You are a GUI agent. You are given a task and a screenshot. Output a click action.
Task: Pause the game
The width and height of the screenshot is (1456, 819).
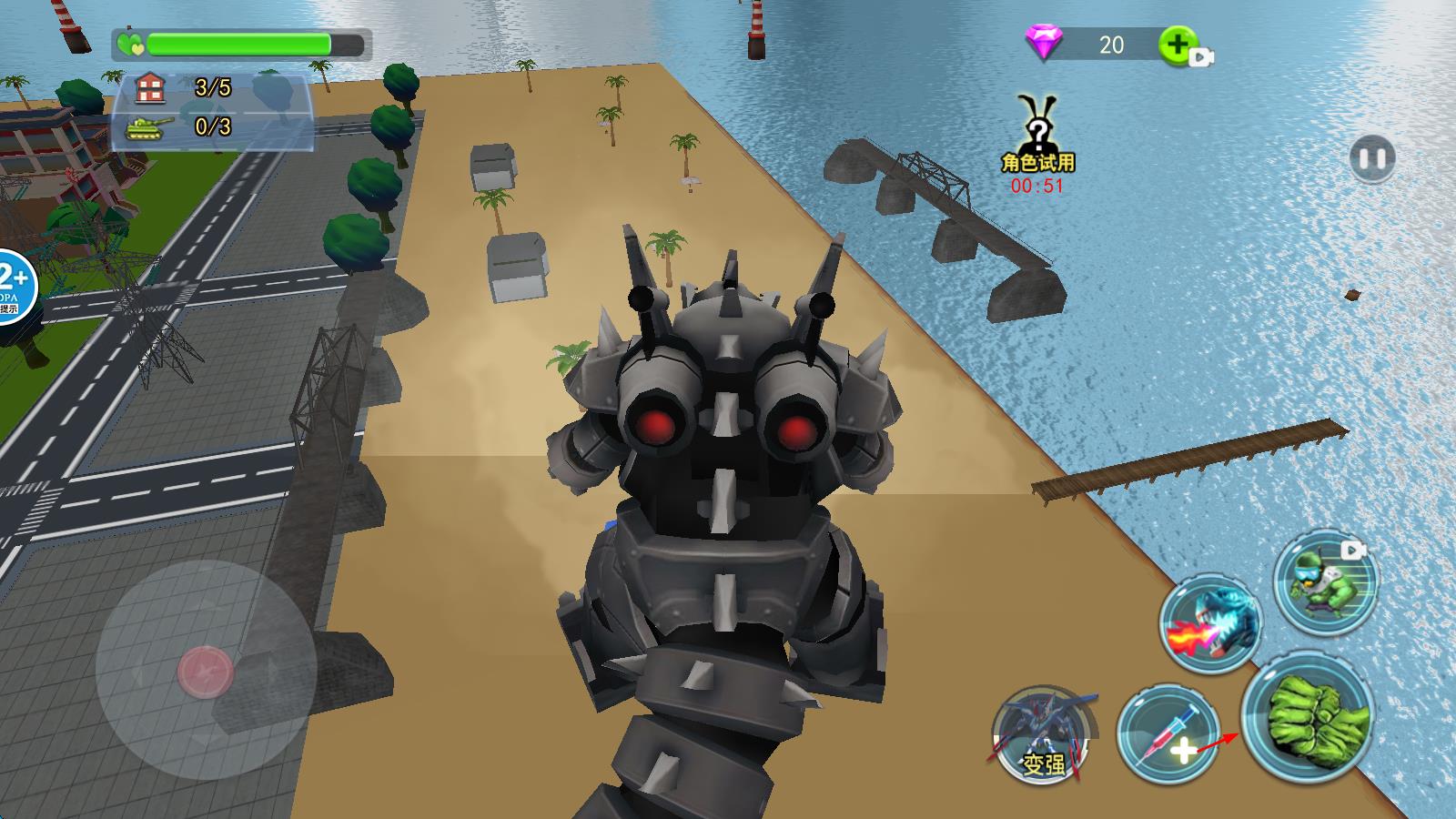pyautogui.click(x=1371, y=159)
